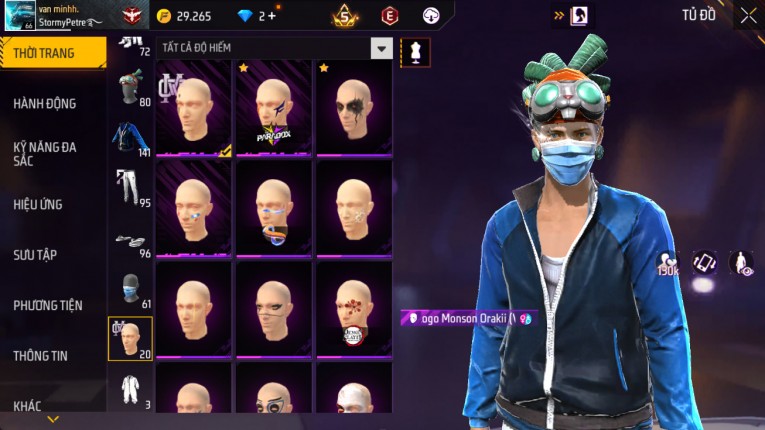
Task: Click the plus button beside the diamonds
Action: (270, 16)
